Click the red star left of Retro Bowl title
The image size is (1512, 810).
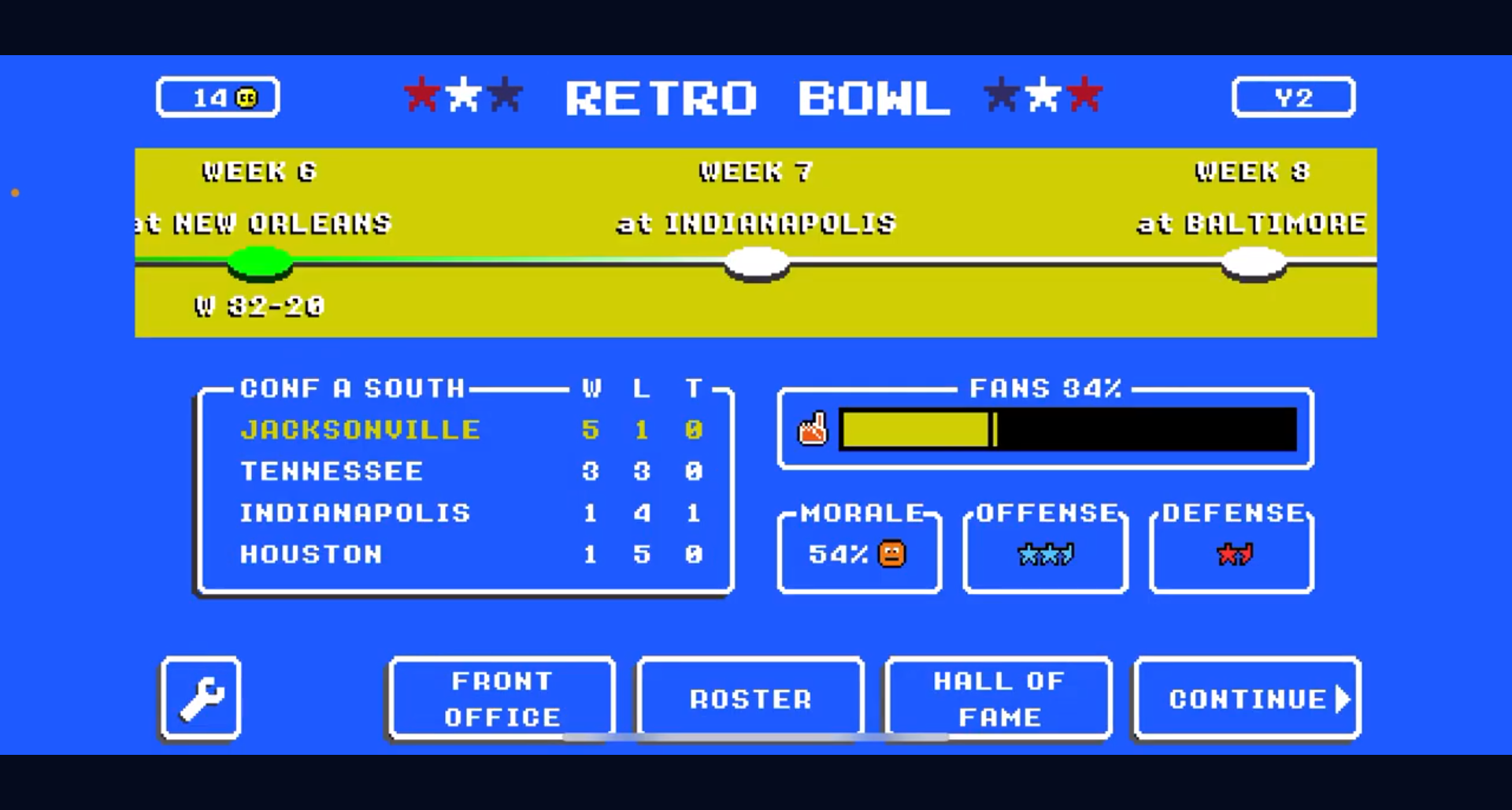click(423, 93)
